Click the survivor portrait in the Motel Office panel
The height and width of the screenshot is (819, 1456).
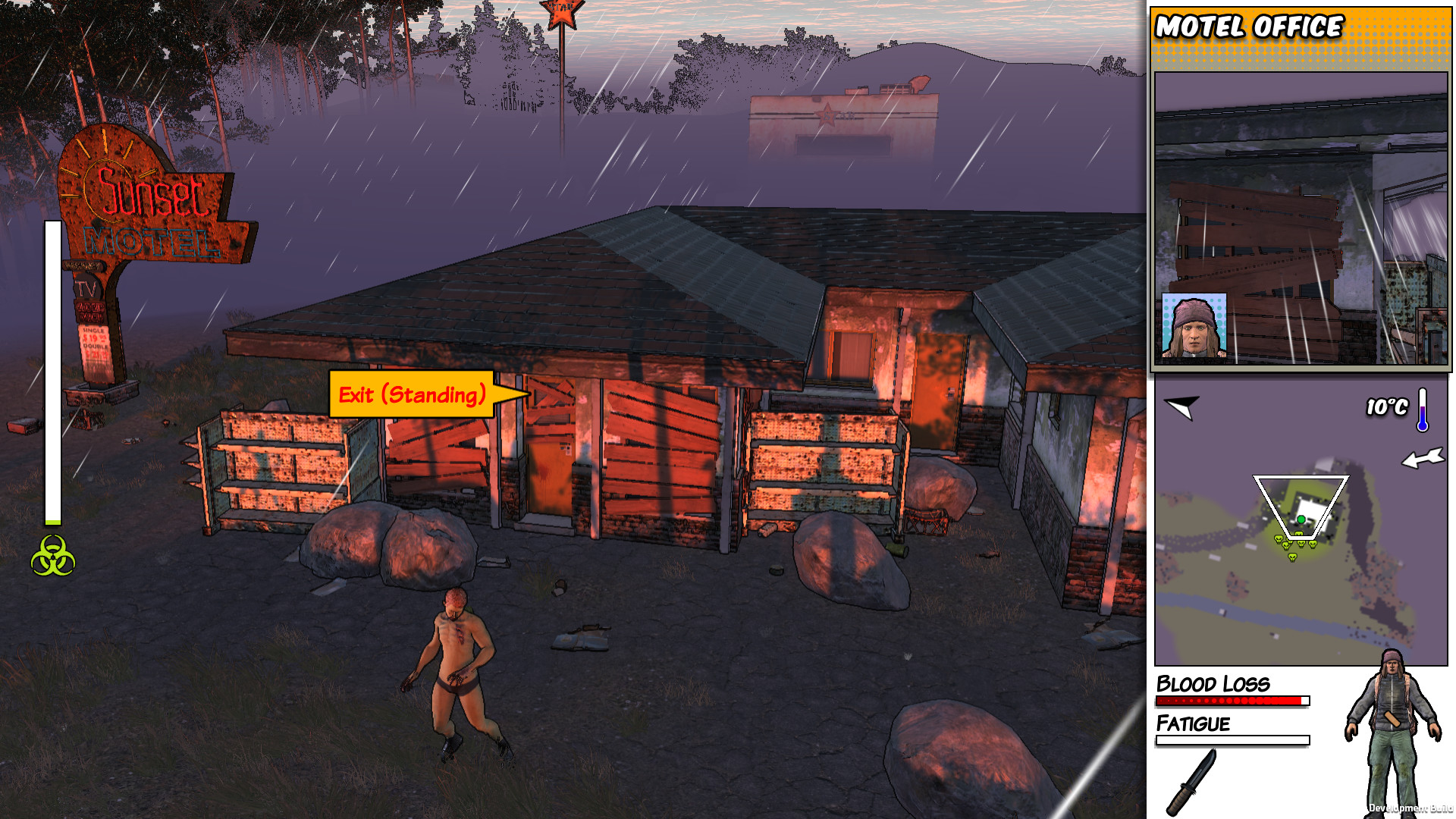tap(1195, 325)
